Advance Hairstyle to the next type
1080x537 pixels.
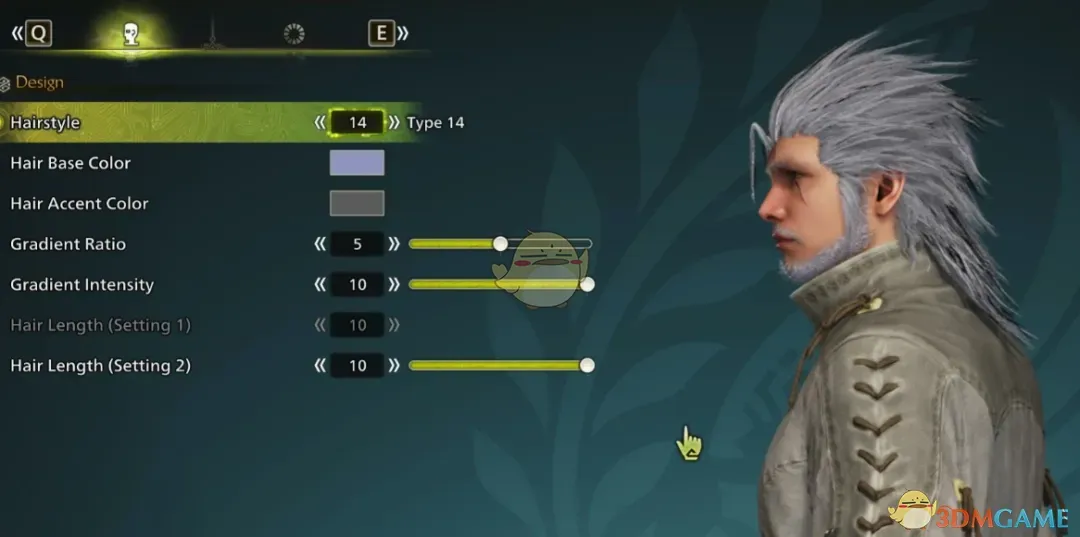[x=394, y=123]
